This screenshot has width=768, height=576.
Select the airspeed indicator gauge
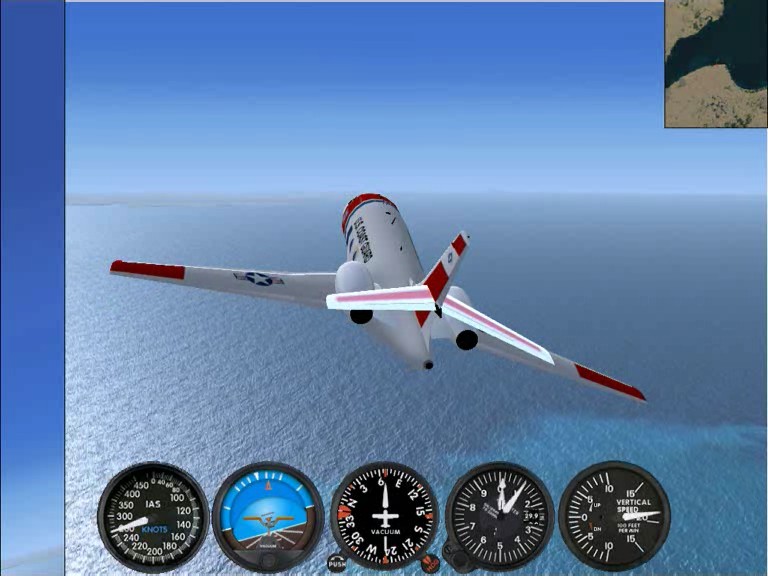153,516
